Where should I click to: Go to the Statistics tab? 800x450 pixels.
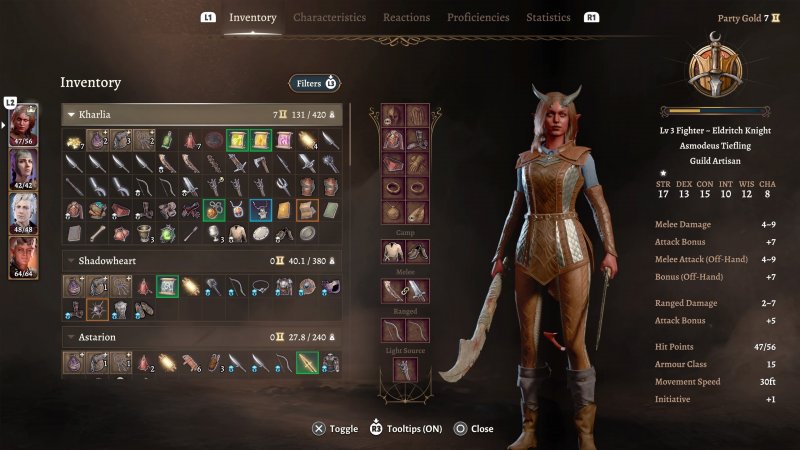pos(548,17)
